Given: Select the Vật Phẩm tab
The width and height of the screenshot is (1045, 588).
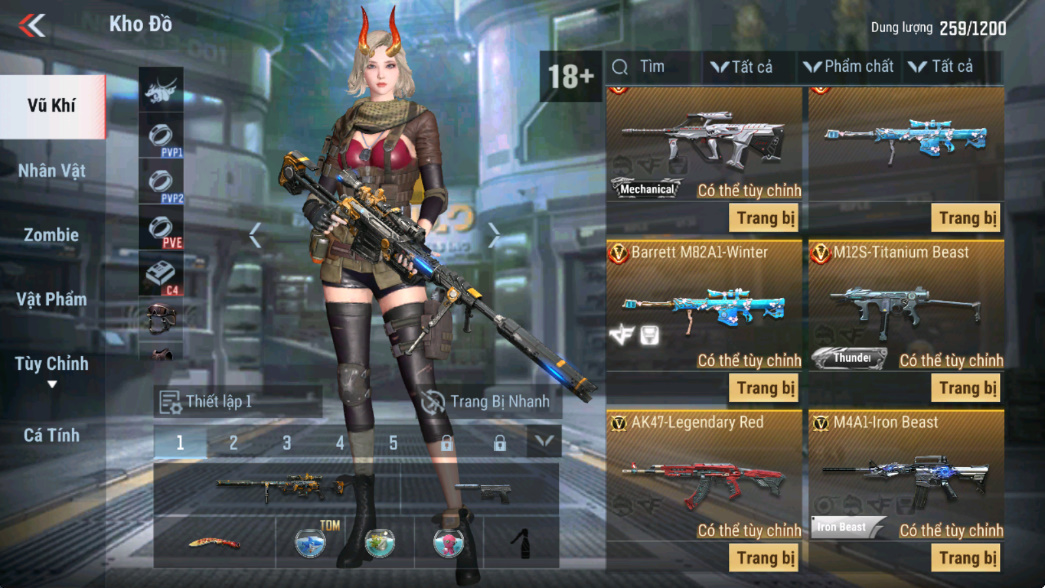Looking at the screenshot, I should [51, 299].
